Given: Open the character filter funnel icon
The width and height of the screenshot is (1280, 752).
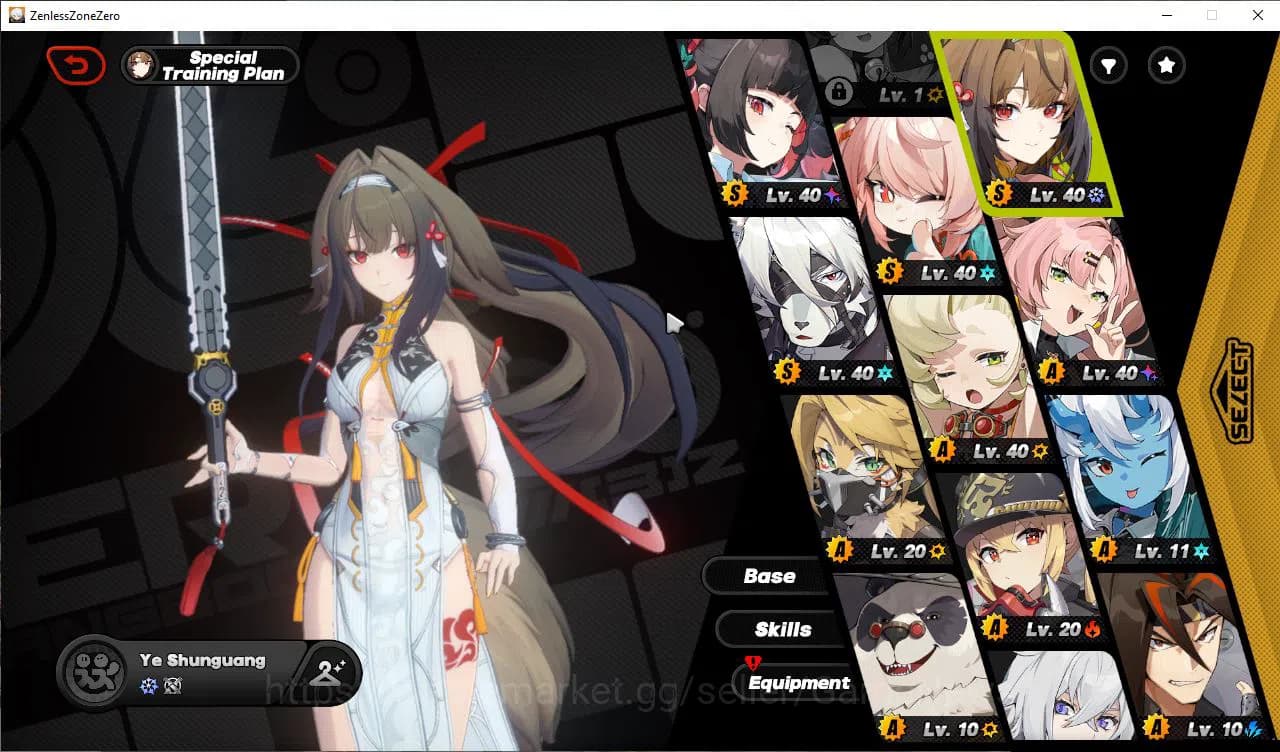Looking at the screenshot, I should [x=1108, y=66].
